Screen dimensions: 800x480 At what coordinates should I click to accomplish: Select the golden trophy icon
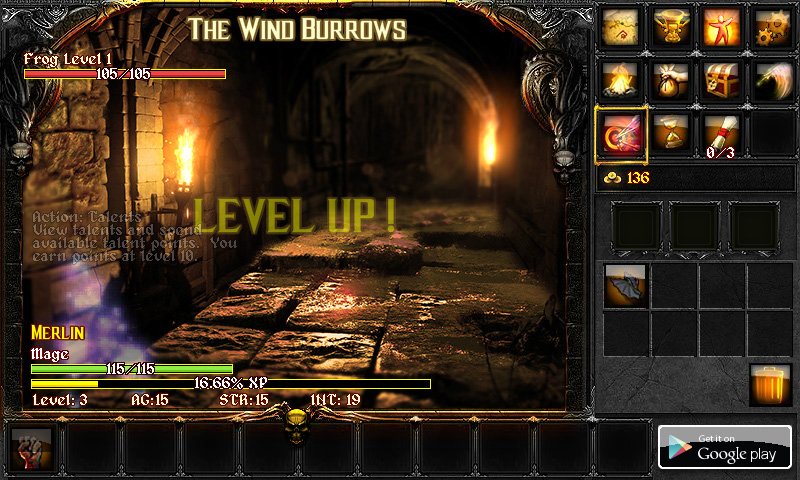pyautogui.click(x=673, y=27)
